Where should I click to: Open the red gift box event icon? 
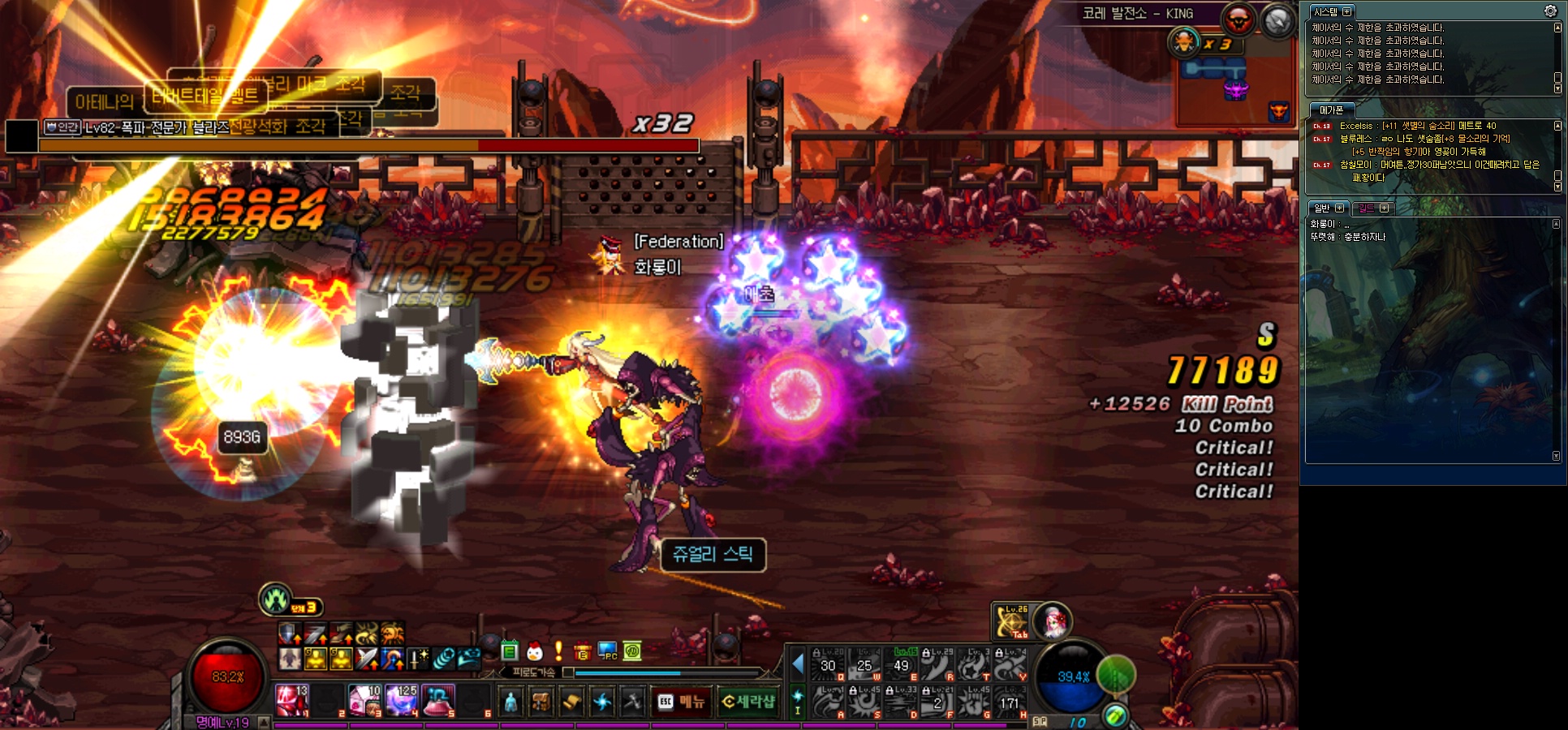[582, 651]
